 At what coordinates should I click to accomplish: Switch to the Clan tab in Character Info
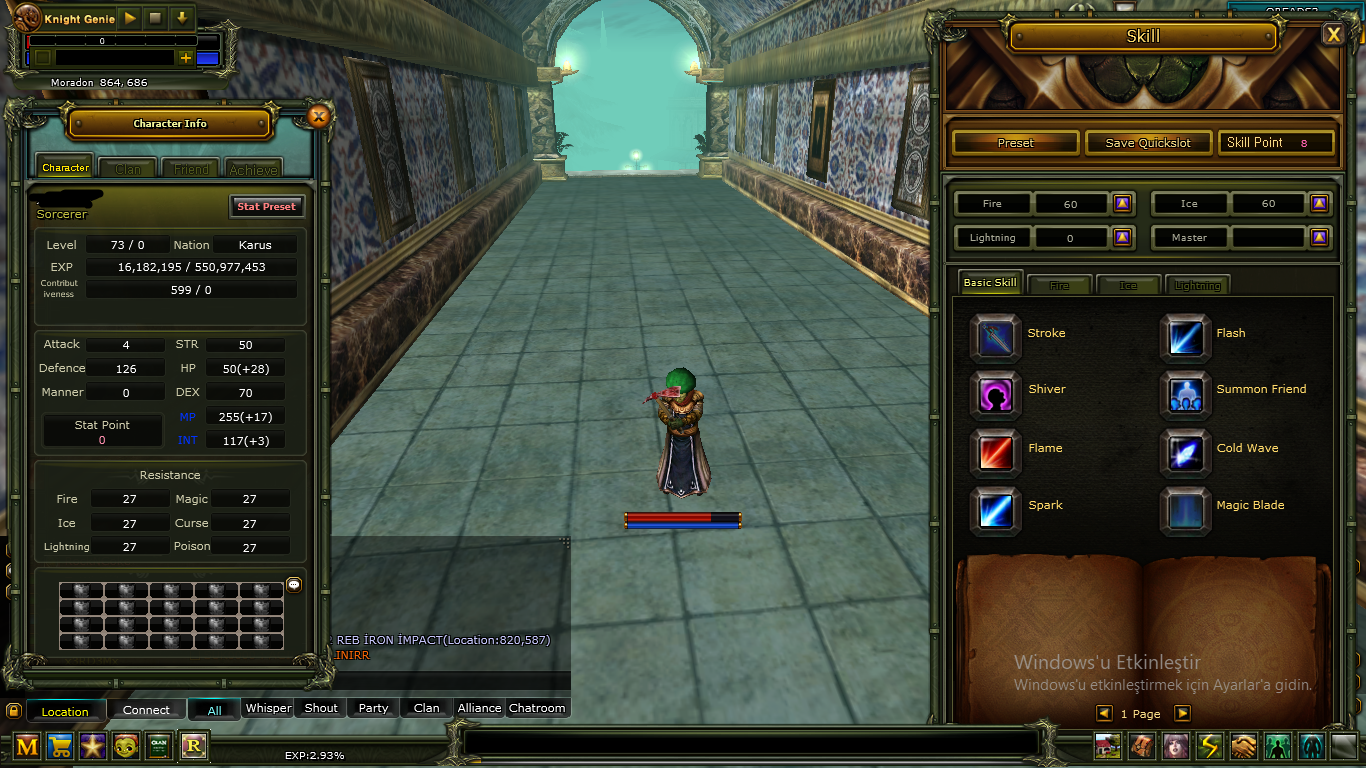128,169
